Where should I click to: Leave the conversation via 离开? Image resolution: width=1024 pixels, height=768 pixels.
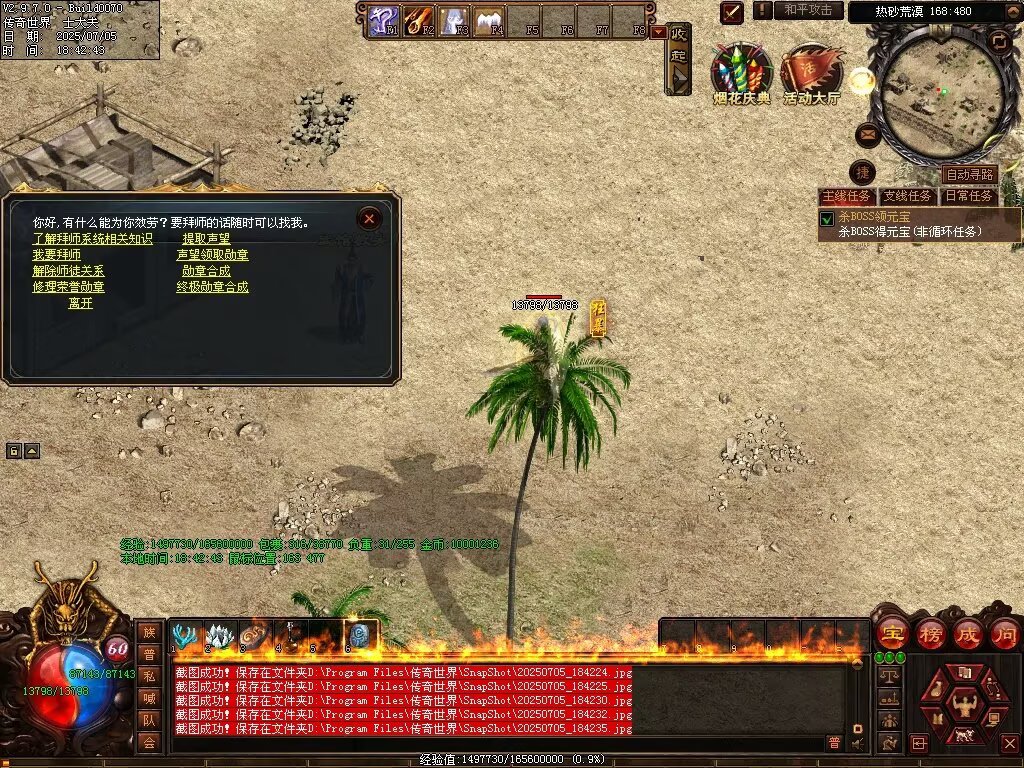[x=80, y=303]
